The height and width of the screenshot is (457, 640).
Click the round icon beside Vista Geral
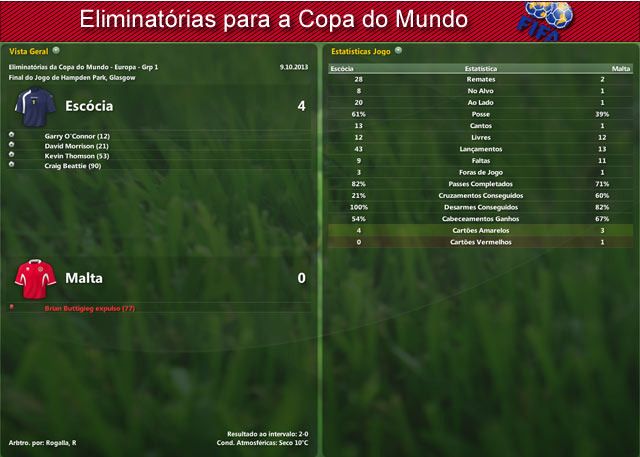56,49
